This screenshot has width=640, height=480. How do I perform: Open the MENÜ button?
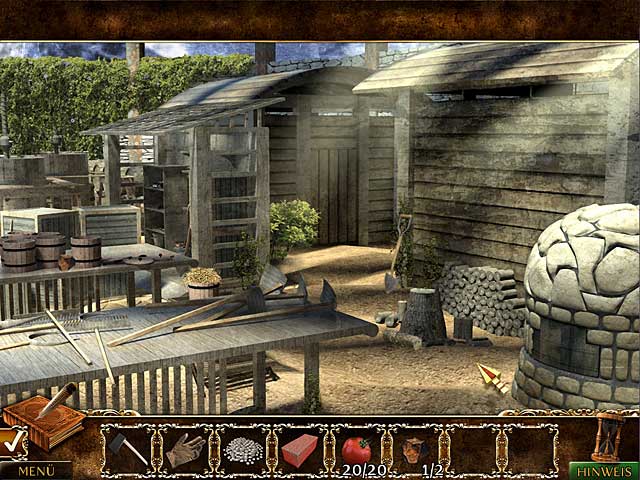[35, 470]
